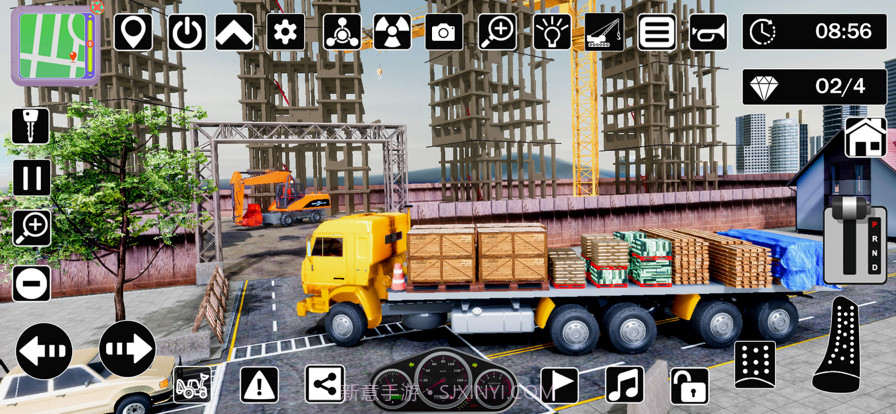This screenshot has width=896, height=414.
Task: Turn on the headlights bulb icon
Action: tap(551, 32)
